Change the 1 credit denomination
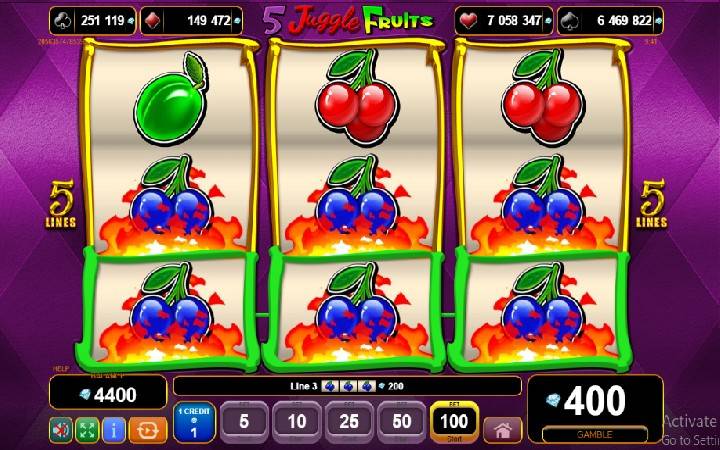 [192, 422]
